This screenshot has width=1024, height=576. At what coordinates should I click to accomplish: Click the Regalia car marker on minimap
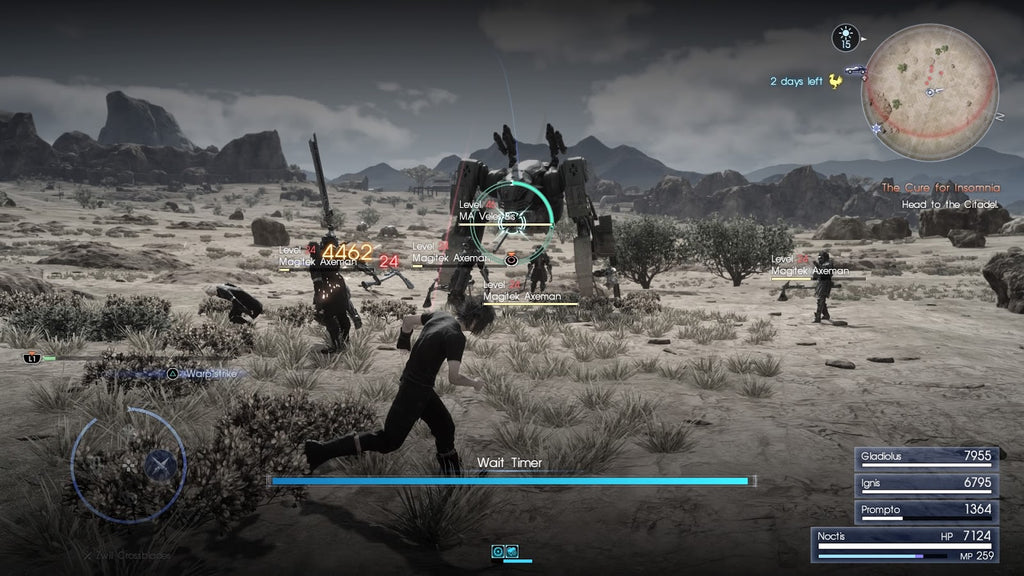coord(854,71)
